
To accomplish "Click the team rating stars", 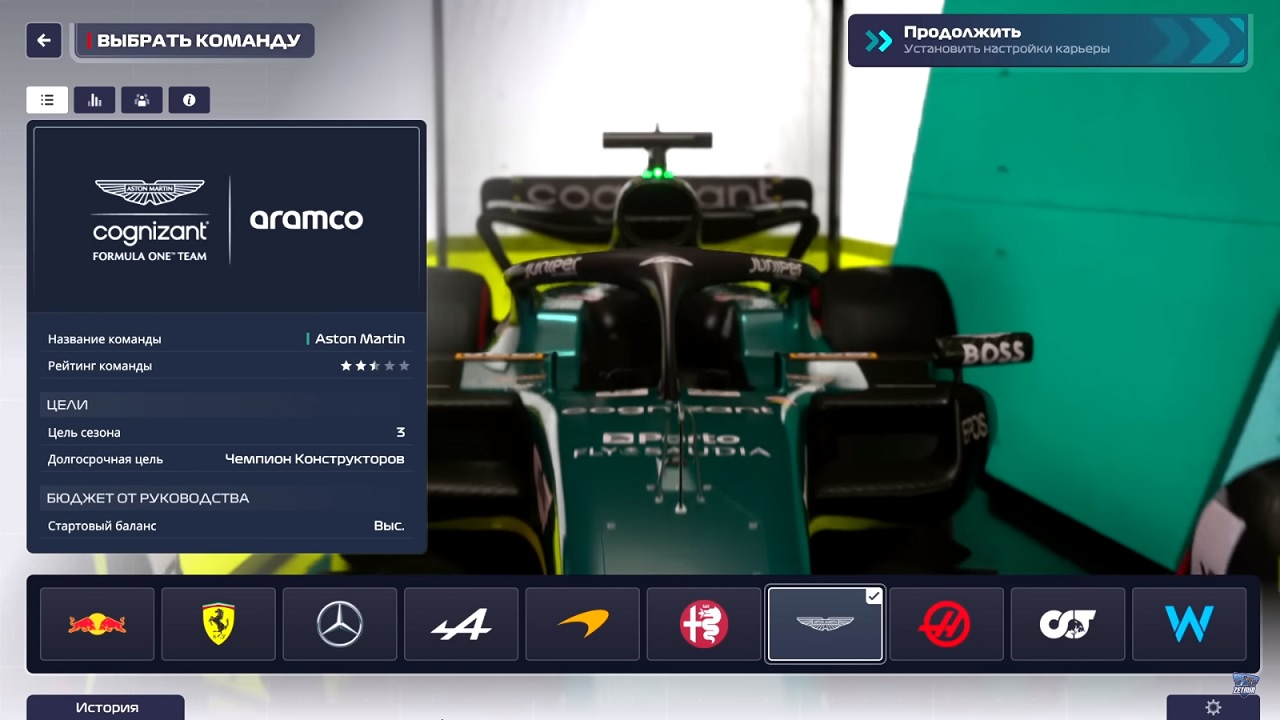I will [375, 365].
